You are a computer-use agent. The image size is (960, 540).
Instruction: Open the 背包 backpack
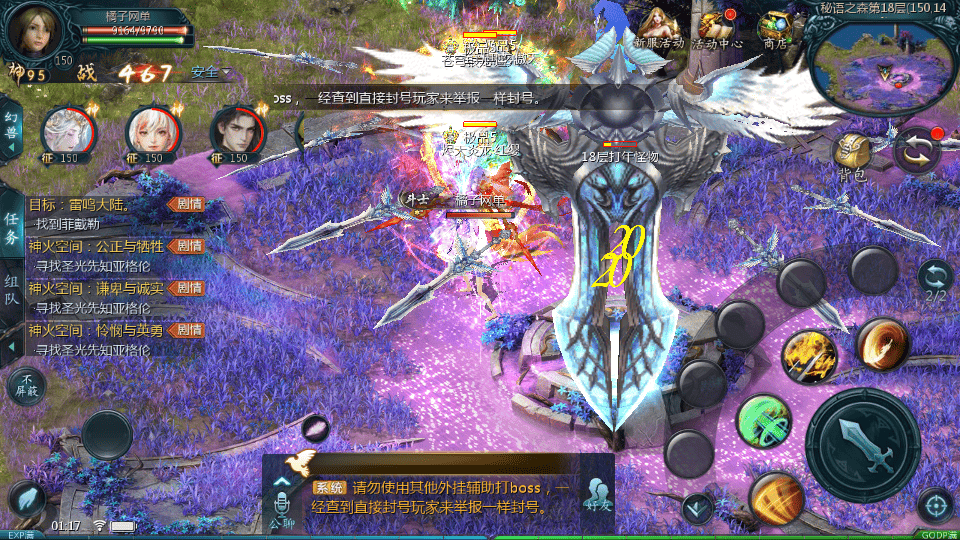tap(852, 155)
